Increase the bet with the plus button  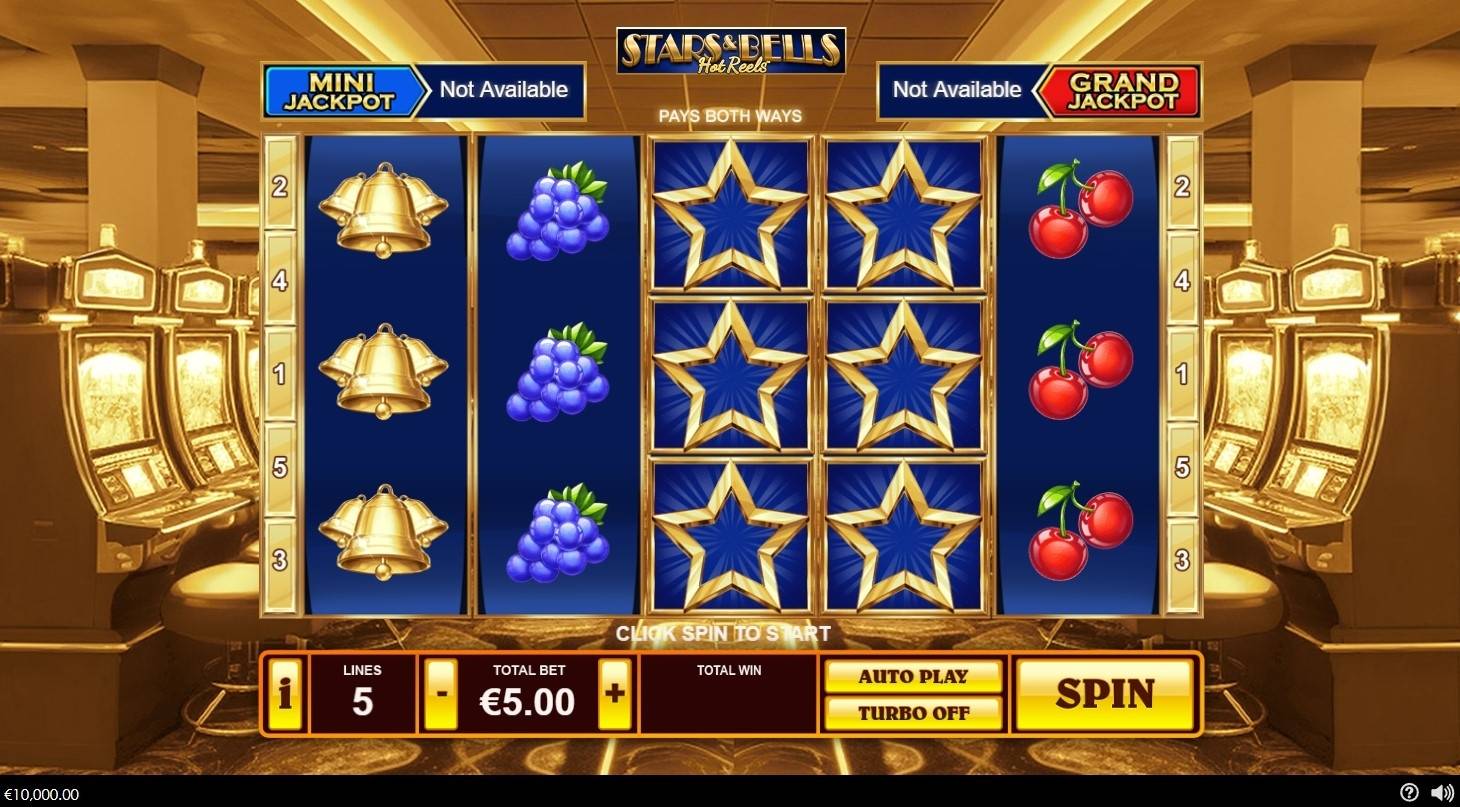click(x=614, y=693)
